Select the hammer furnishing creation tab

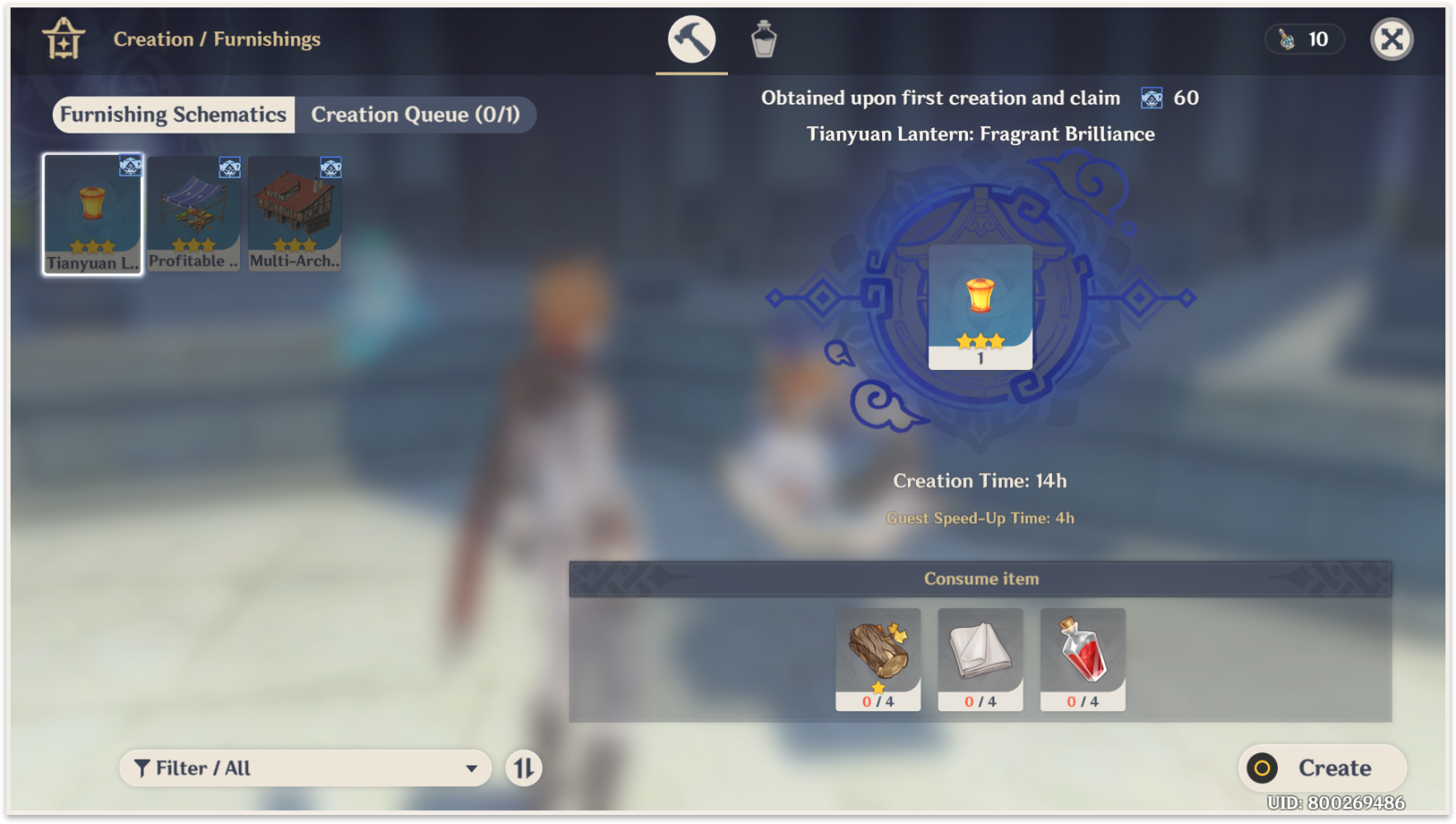691,38
